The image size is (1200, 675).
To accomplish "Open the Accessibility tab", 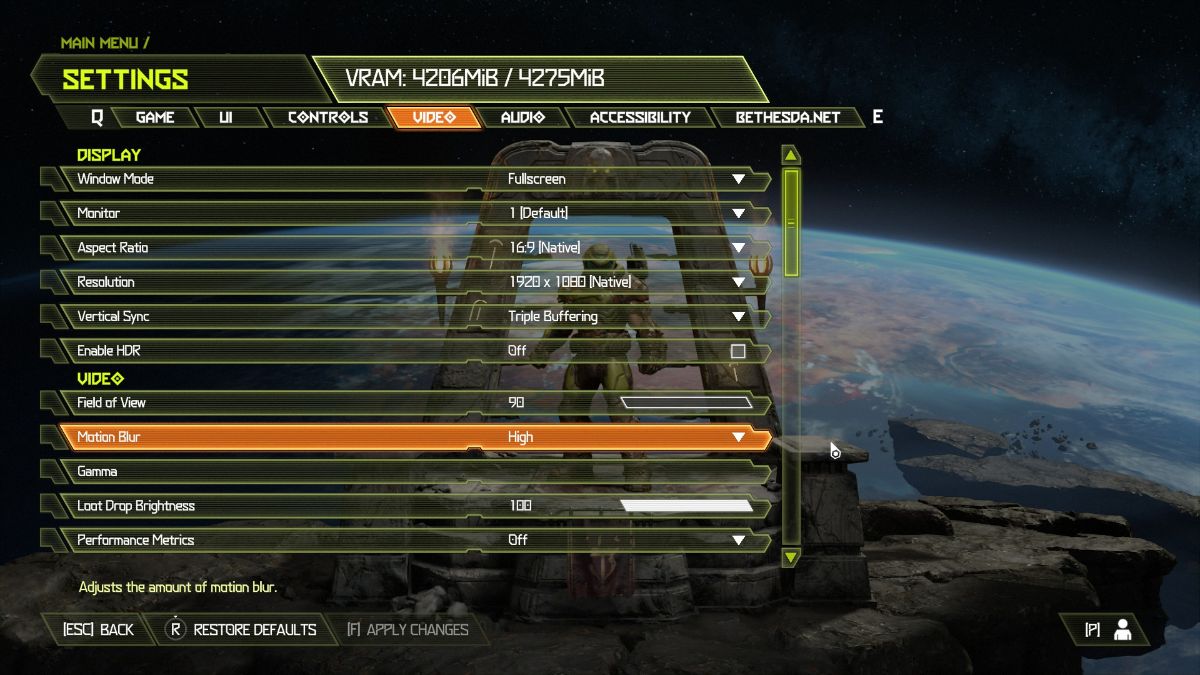I will pos(640,117).
